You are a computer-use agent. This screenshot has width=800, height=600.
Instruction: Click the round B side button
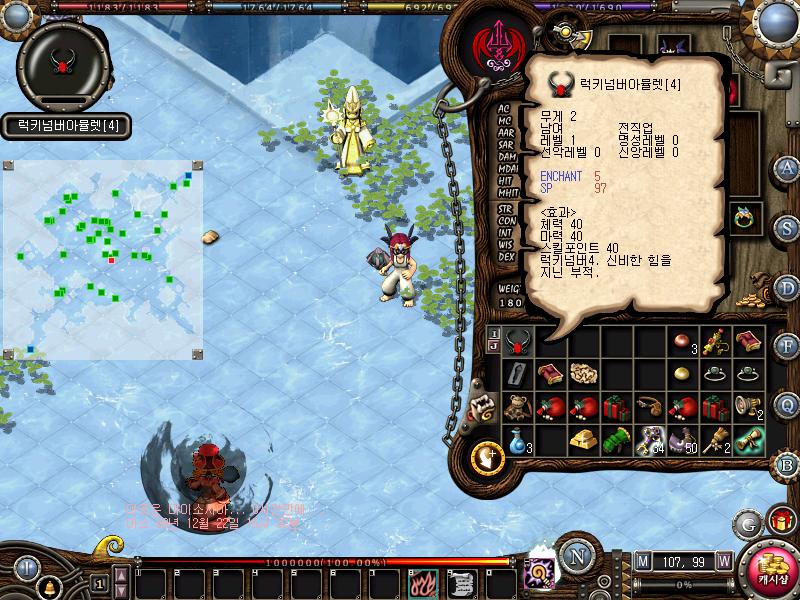click(787, 464)
